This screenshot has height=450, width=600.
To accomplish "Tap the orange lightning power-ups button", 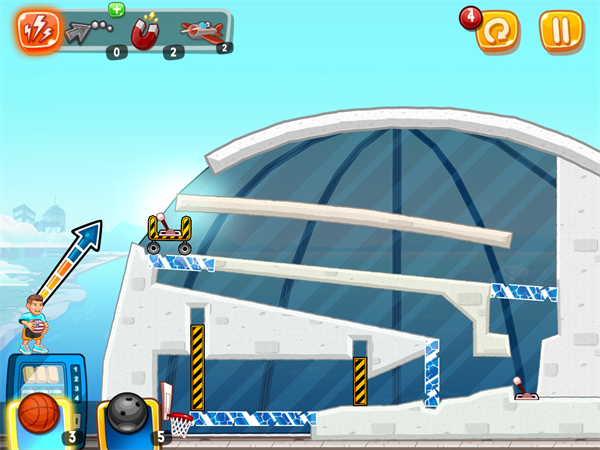I will tap(37, 30).
